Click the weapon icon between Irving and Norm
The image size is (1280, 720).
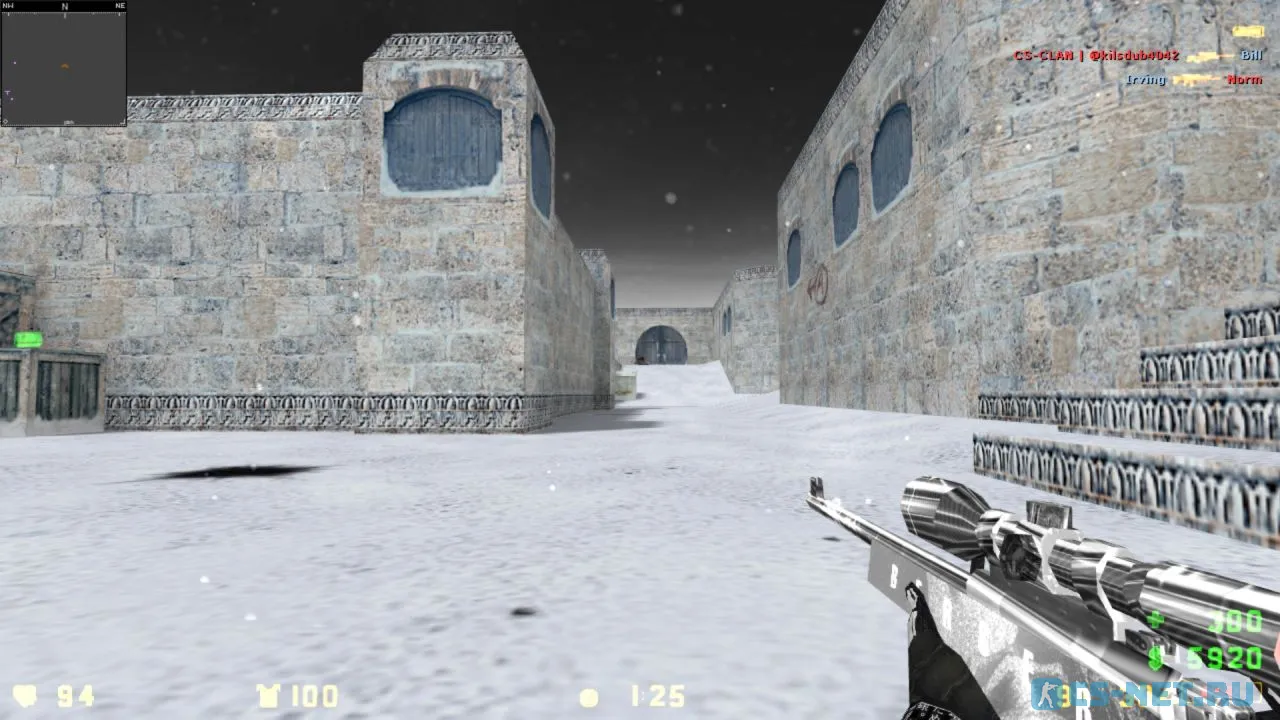coord(1195,79)
